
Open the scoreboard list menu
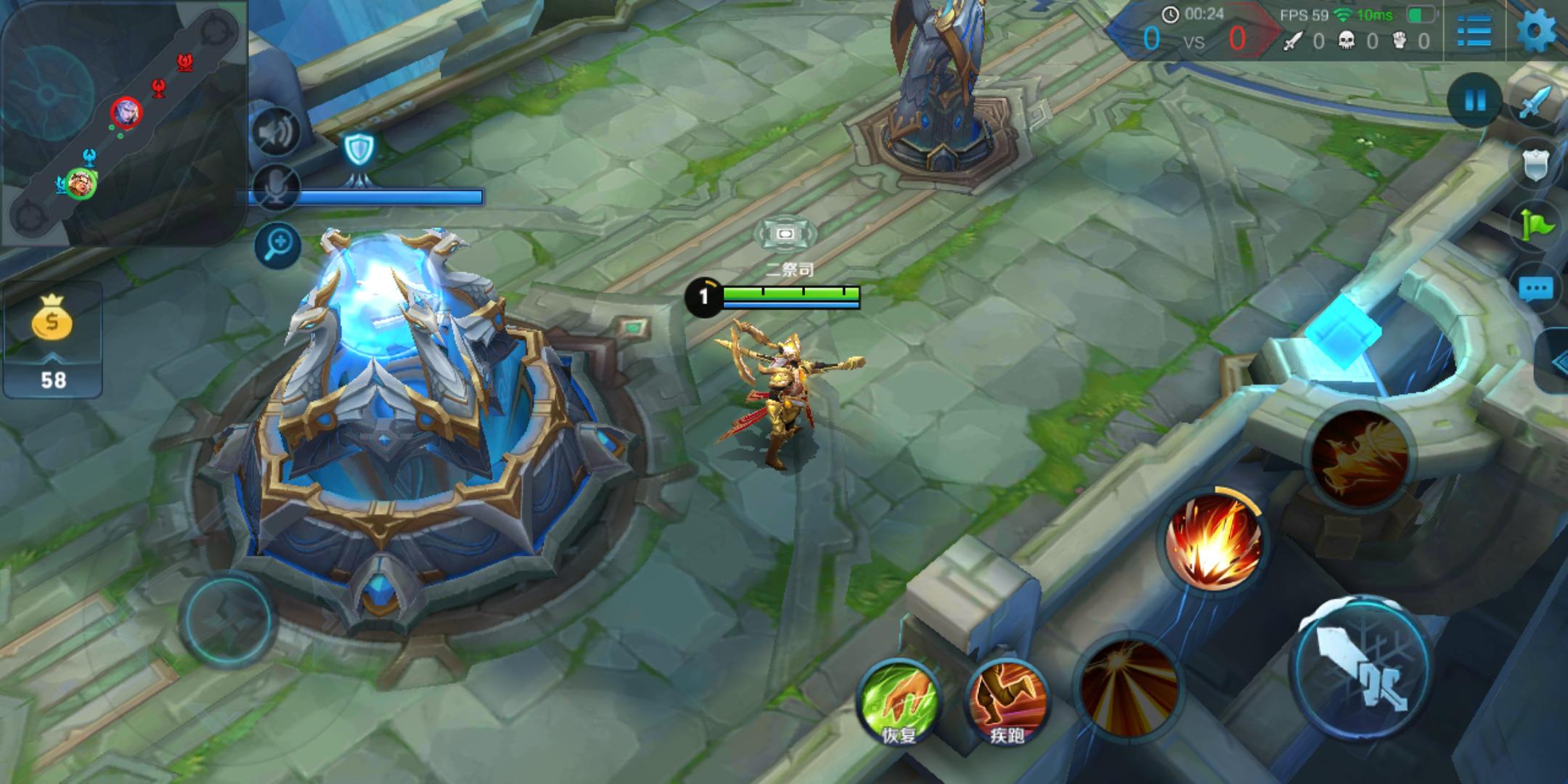click(1474, 32)
